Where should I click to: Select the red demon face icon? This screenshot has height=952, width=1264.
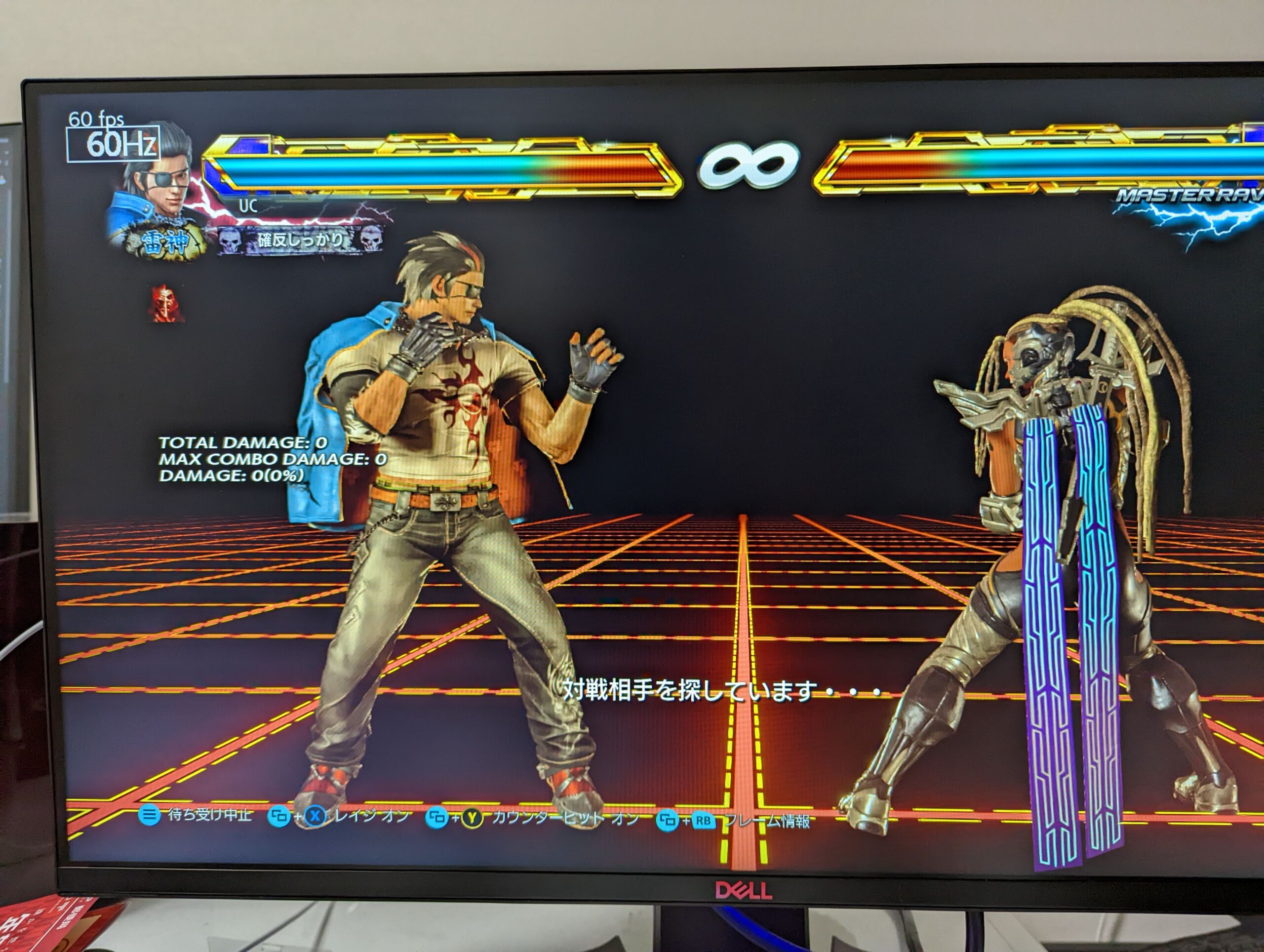coord(166,304)
